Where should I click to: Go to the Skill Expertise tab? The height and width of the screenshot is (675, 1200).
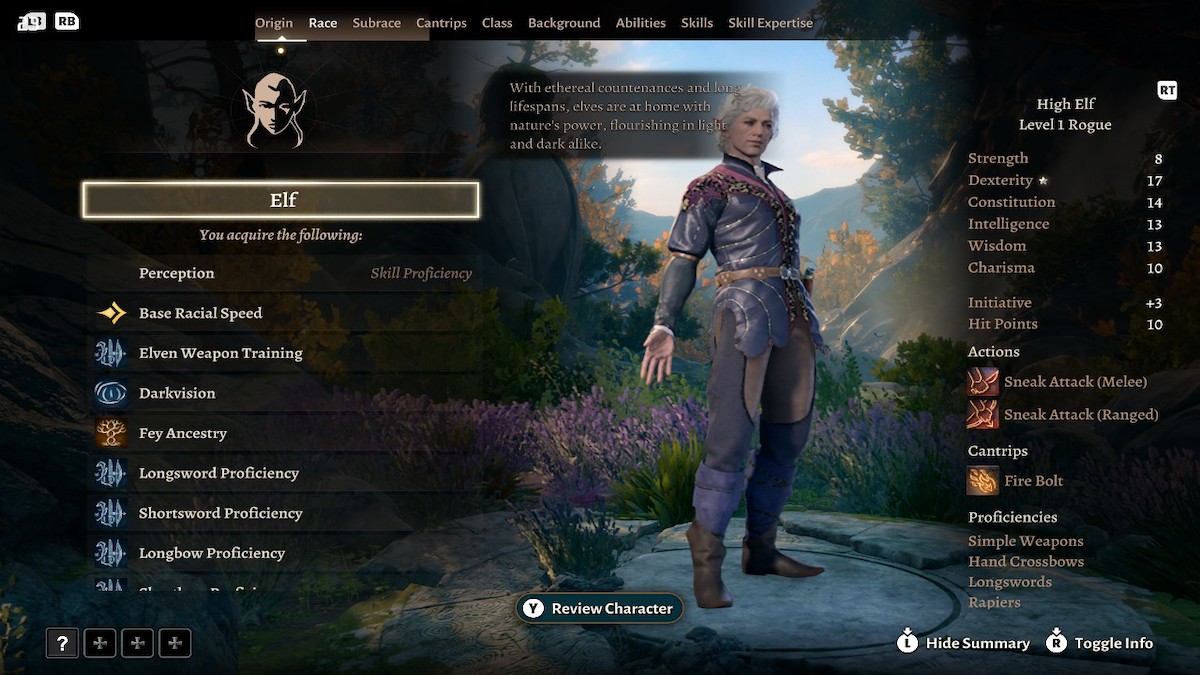(770, 23)
